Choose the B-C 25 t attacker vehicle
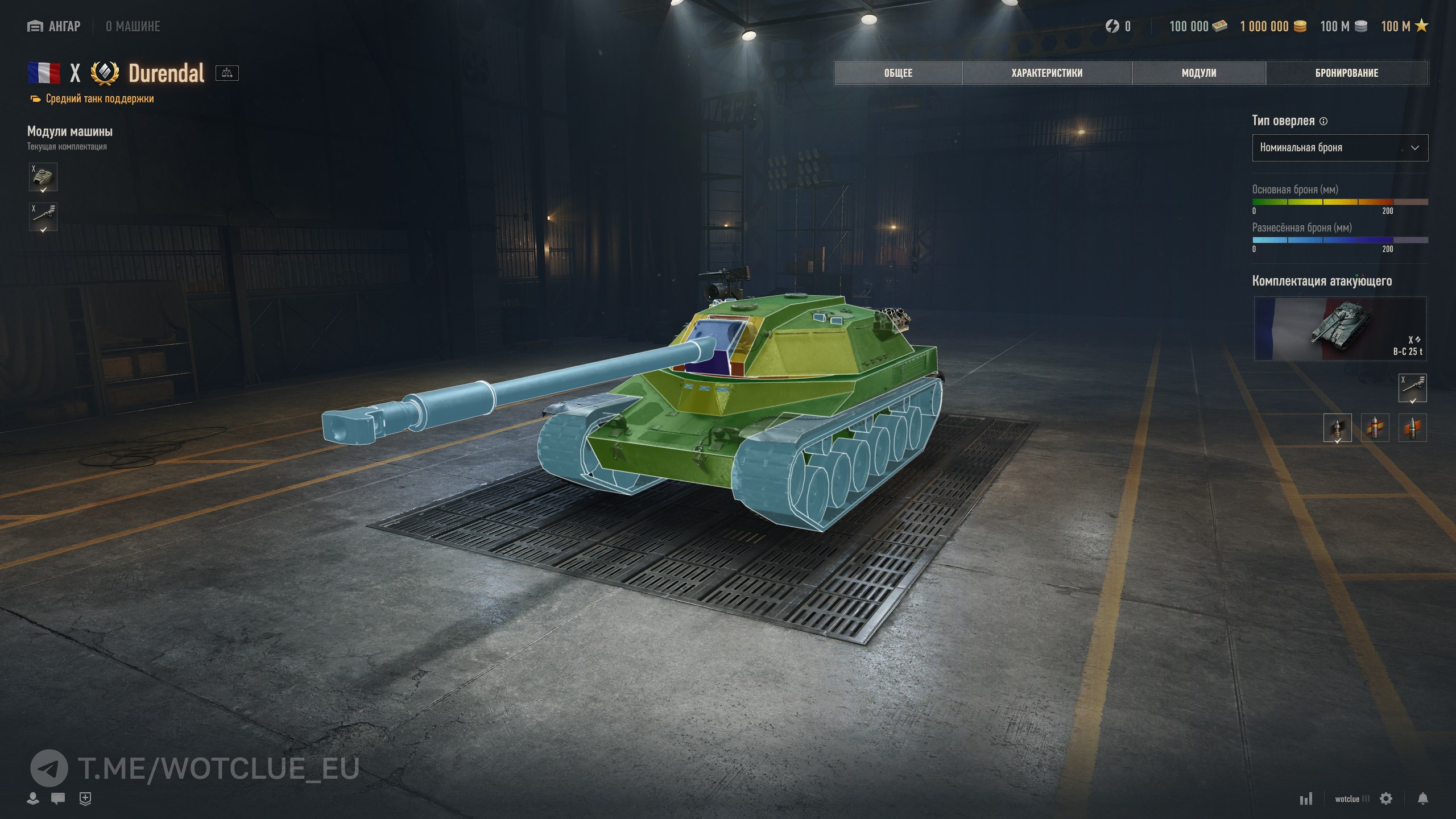Image resolution: width=1456 pixels, height=819 pixels. pyautogui.click(x=1340, y=328)
